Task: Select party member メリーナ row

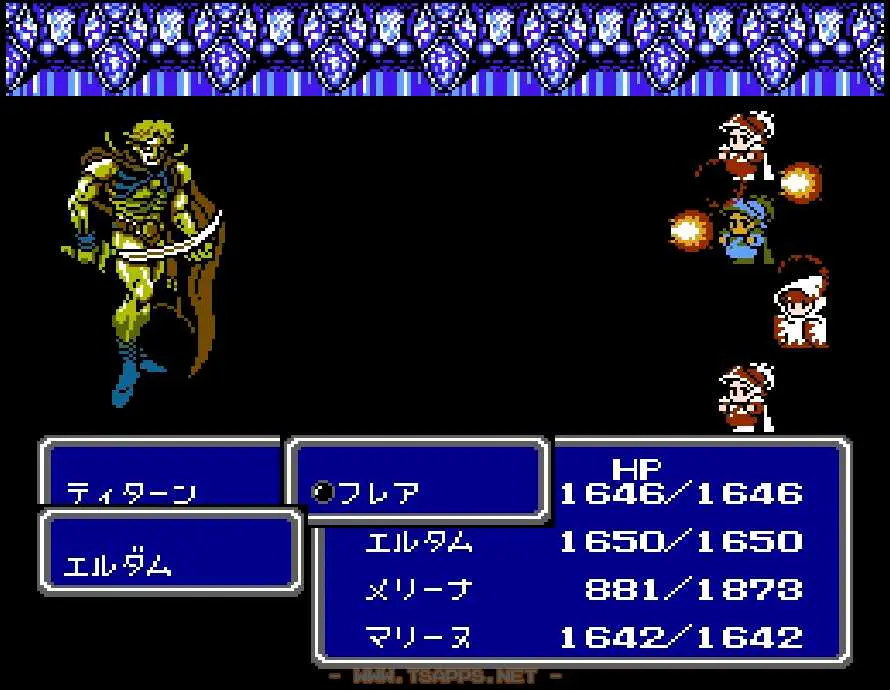Action: (418, 590)
